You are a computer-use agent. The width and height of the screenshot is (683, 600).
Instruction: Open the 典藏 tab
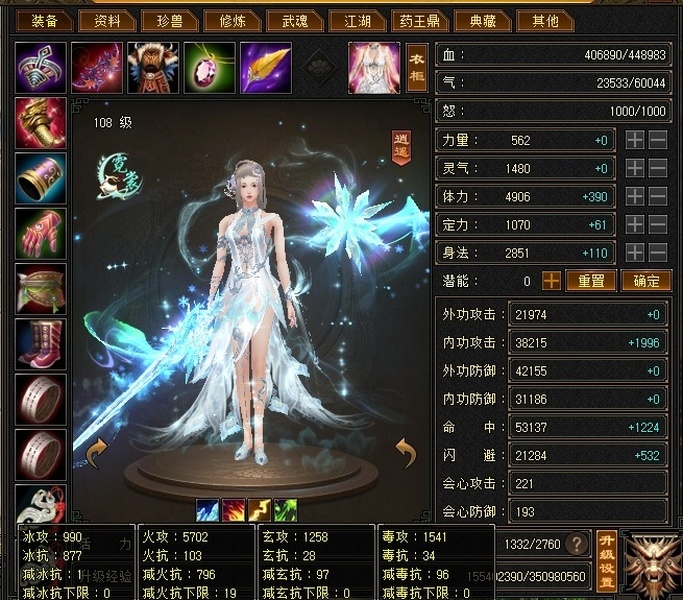[x=482, y=20]
